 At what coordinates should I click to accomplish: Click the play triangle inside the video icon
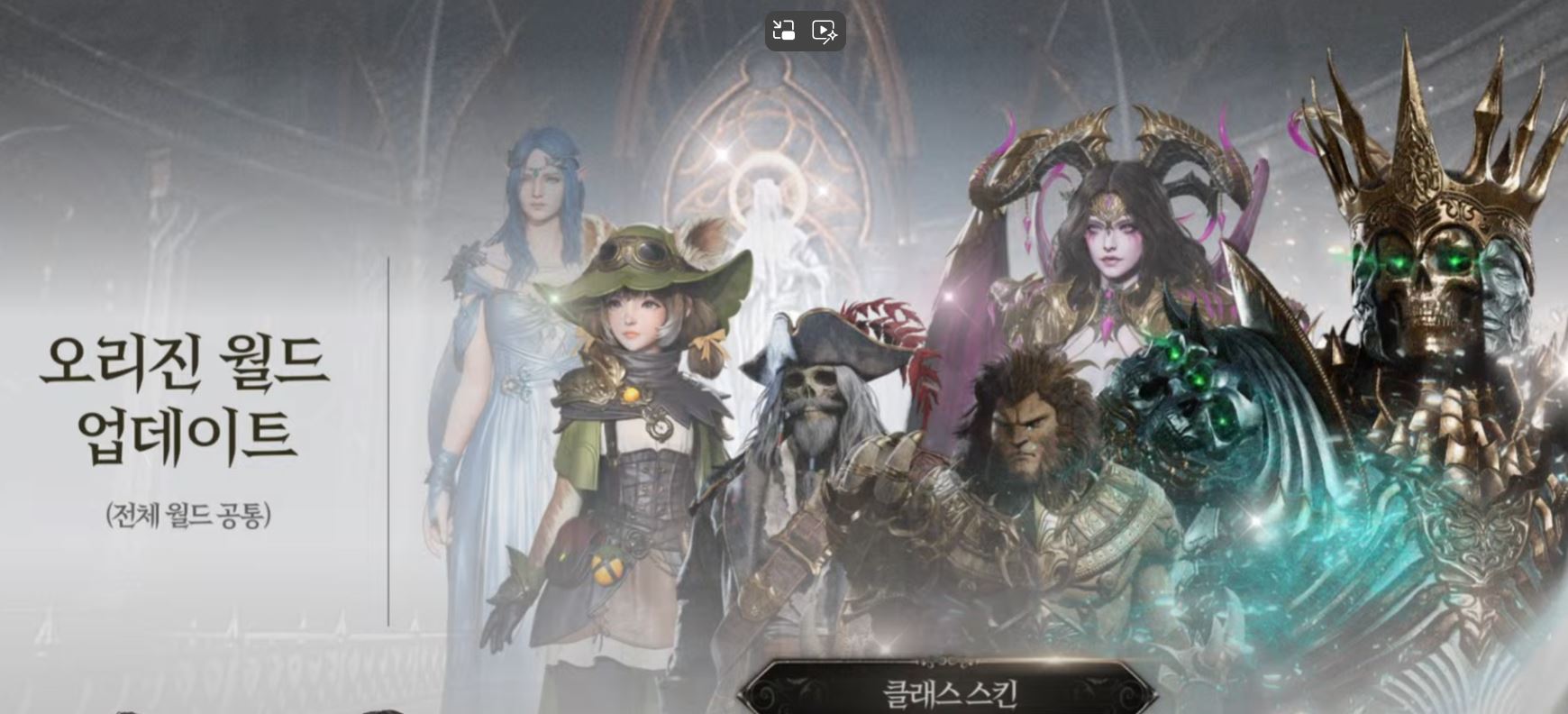coord(821,28)
